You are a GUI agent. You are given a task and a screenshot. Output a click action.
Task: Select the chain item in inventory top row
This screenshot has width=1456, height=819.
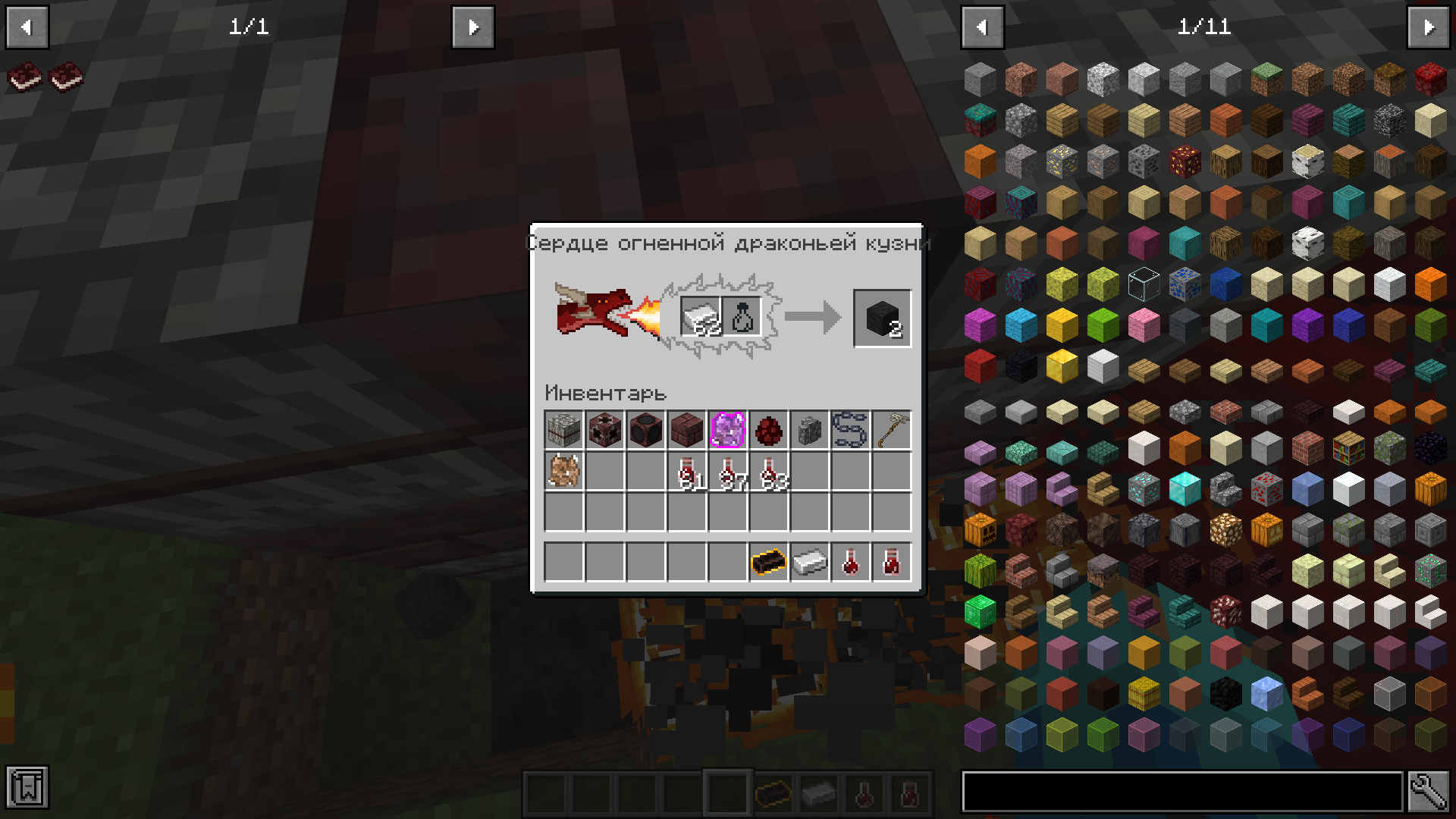pyautogui.click(x=850, y=431)
